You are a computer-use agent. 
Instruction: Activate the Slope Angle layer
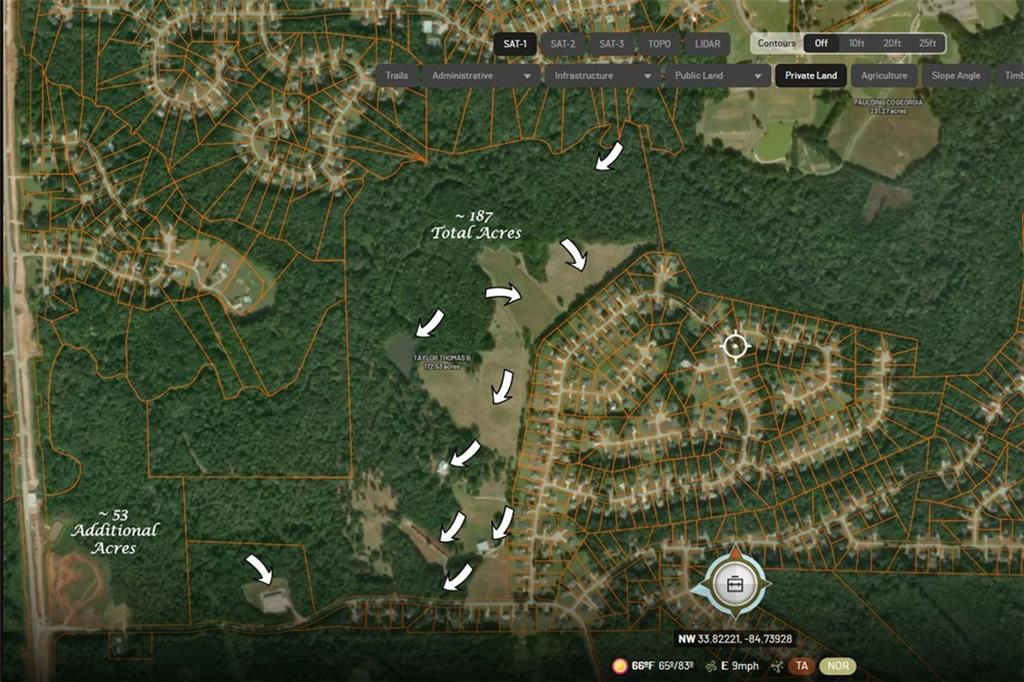pos(956,76)
